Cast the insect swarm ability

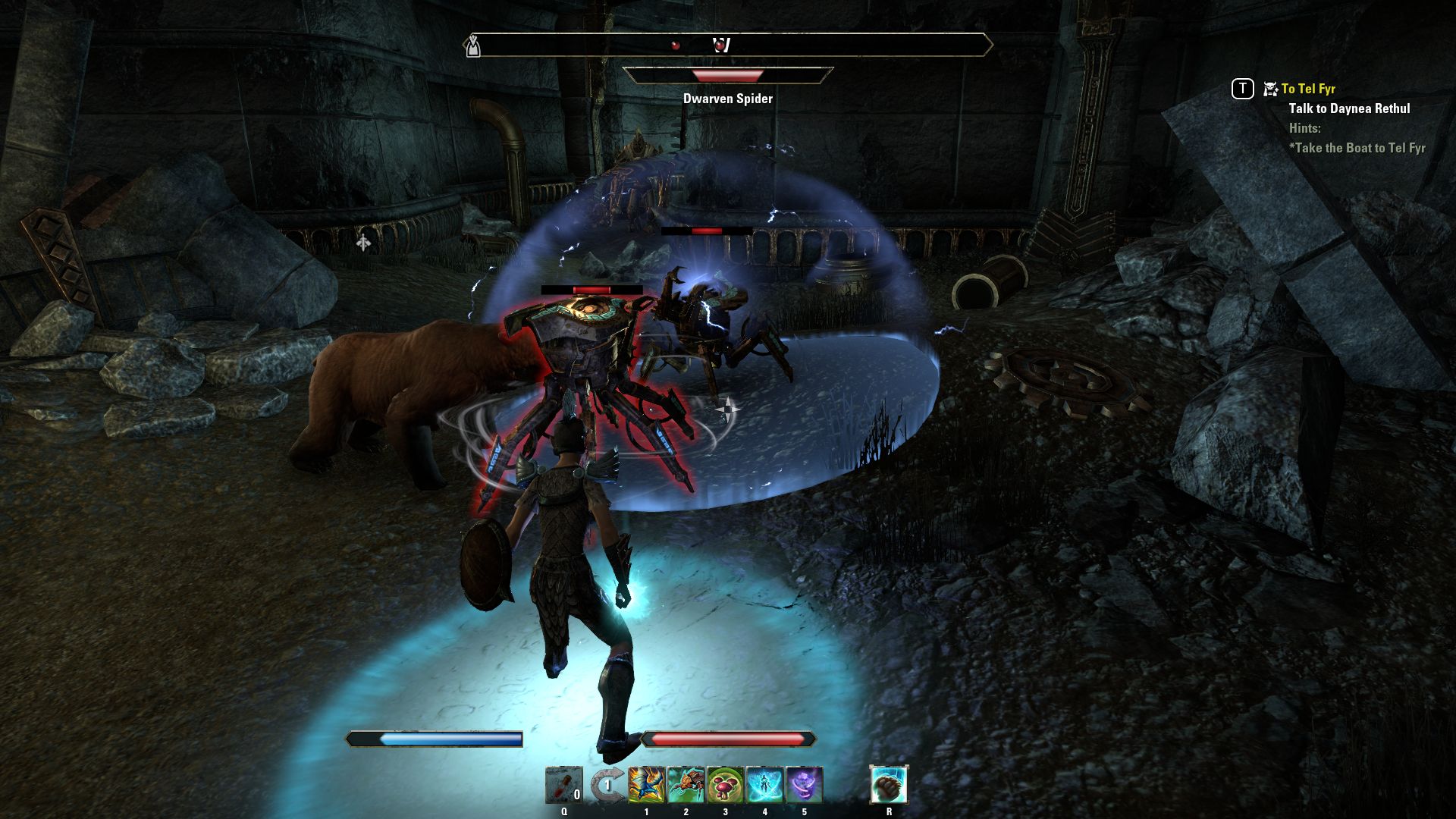(686, 785)
